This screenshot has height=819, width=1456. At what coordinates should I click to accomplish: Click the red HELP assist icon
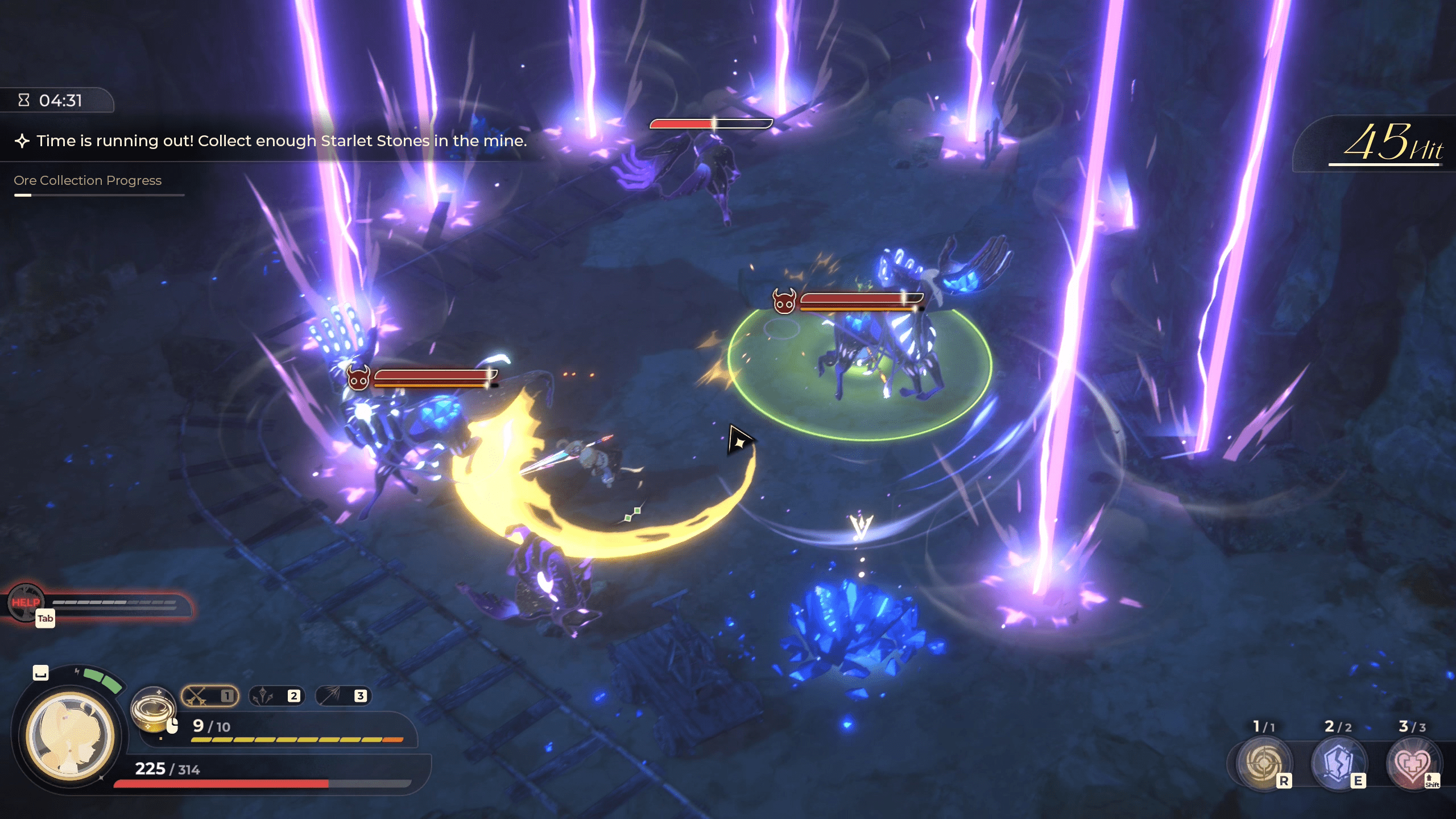click(26, 602)
